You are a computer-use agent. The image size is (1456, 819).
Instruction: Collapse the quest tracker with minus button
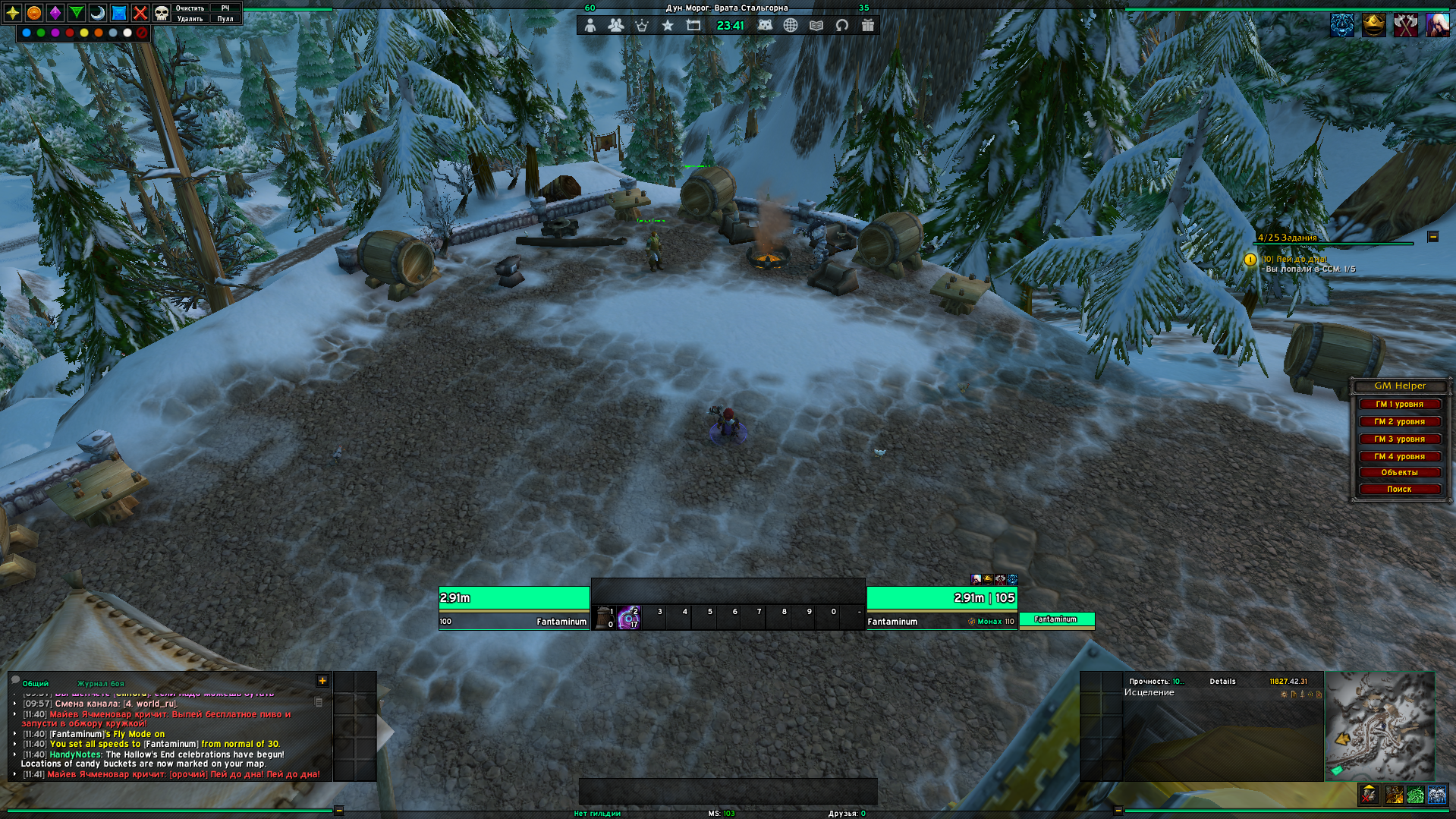tap(1433, 237)
